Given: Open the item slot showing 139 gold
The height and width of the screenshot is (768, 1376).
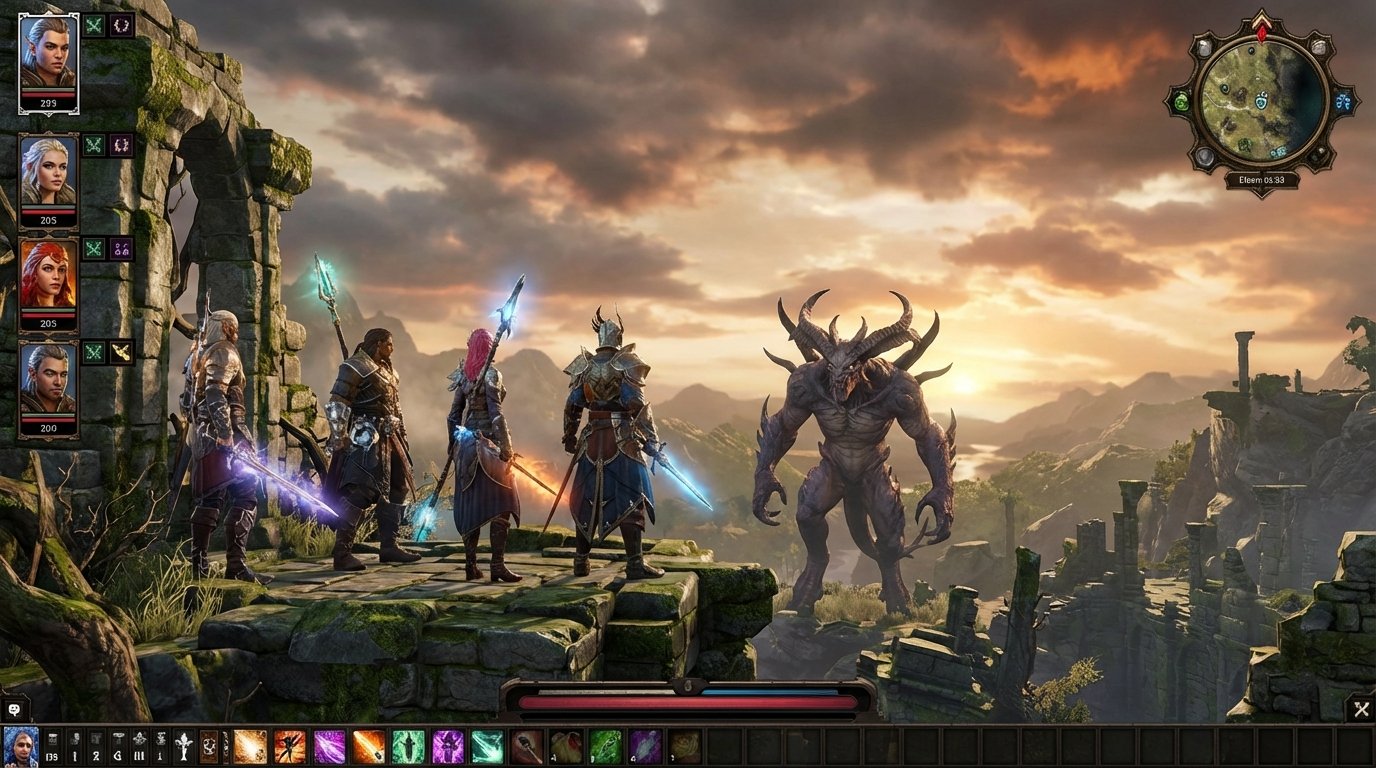Looking at the screenshot, I should point(51,747).
